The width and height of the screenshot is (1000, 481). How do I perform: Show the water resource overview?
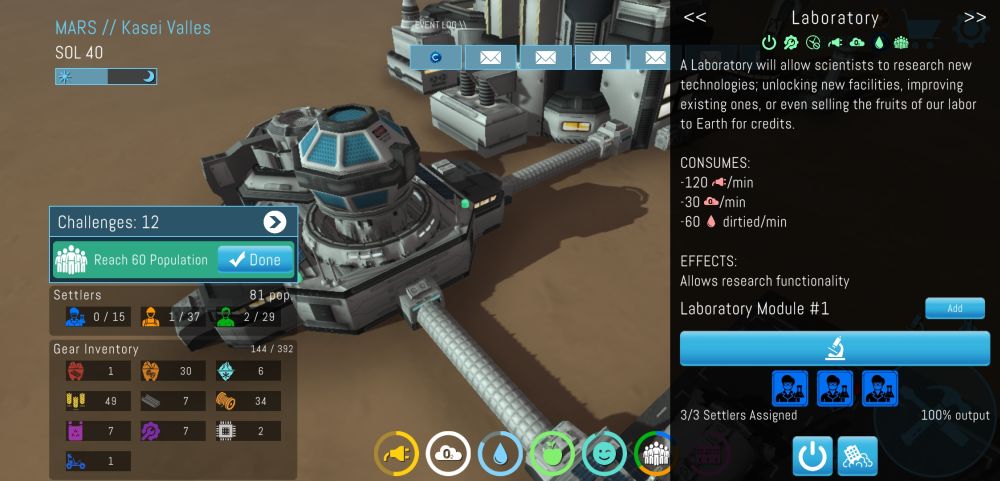point(500,453)
